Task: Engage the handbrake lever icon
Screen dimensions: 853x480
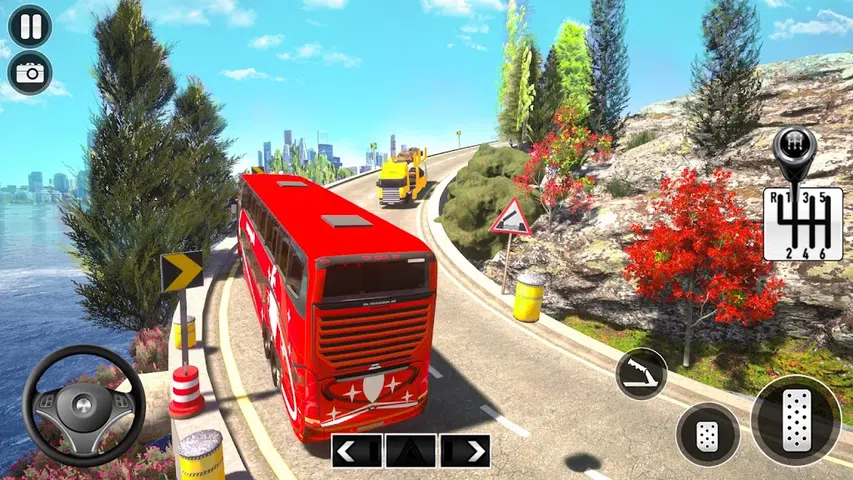Action: (641, 373)
